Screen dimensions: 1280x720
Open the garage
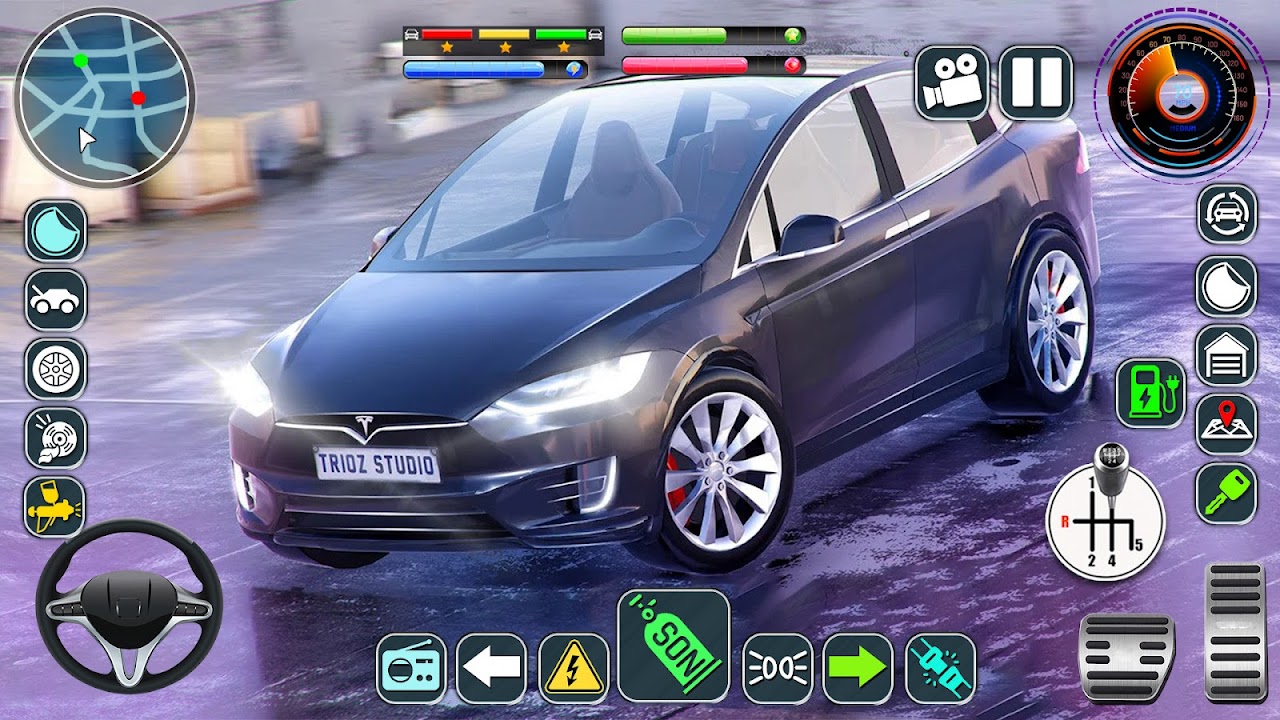(x=1227, y=356)
